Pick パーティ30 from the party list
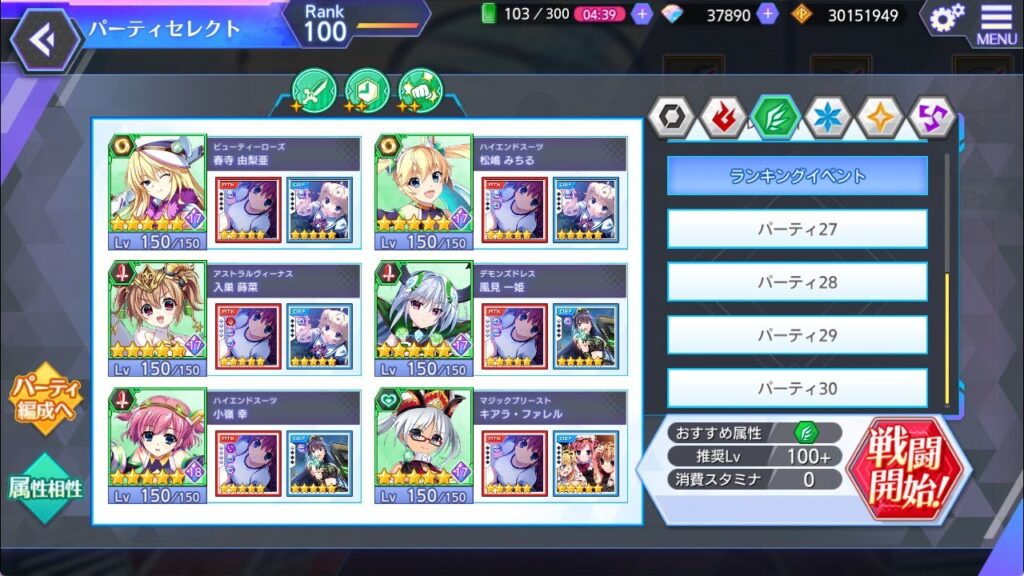1024x576 pixels. click(x=797, y=387)
